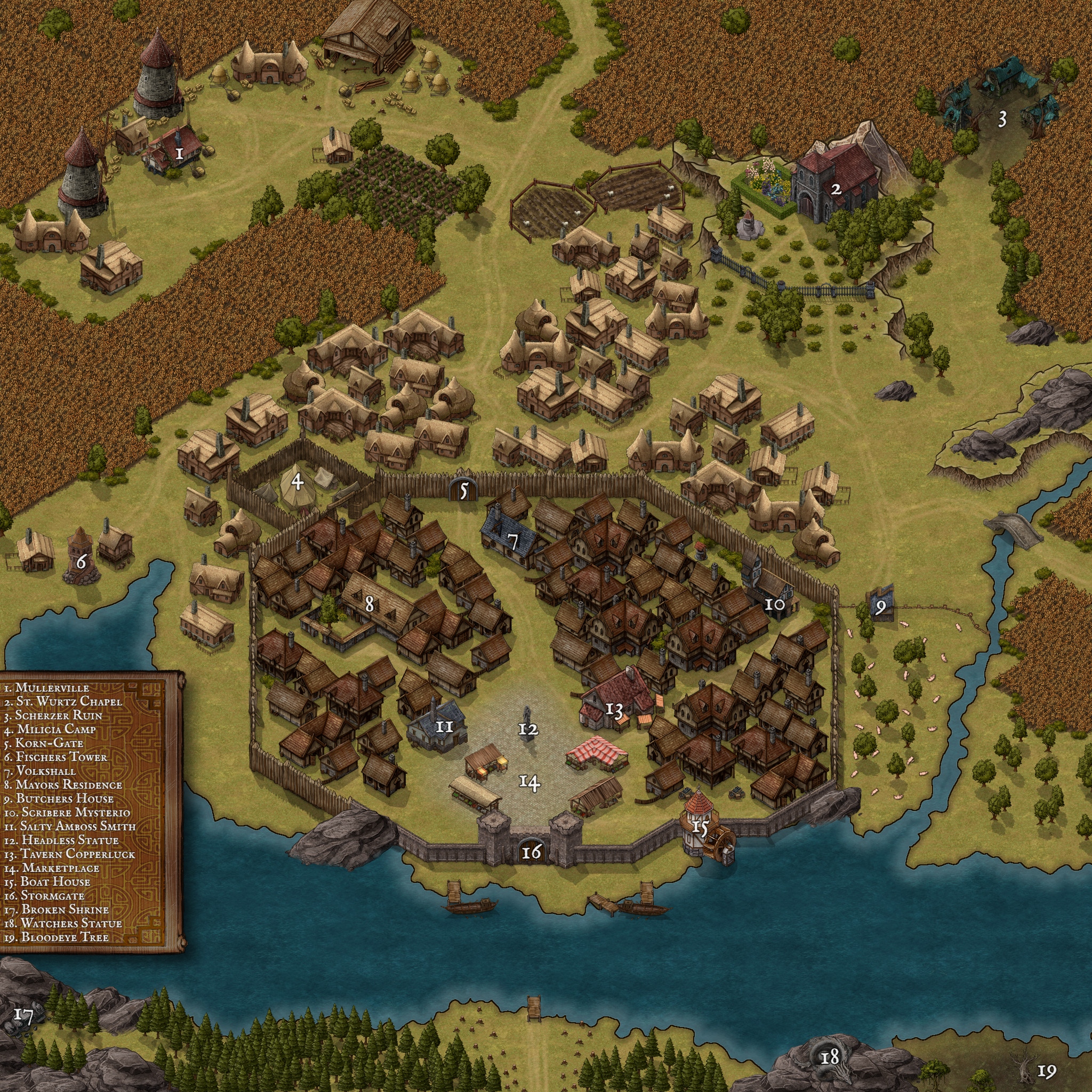This screenshot has width=1092, height=1092.
Task: Select map marker 4 at the tent camp
Action: coord(298,481)
